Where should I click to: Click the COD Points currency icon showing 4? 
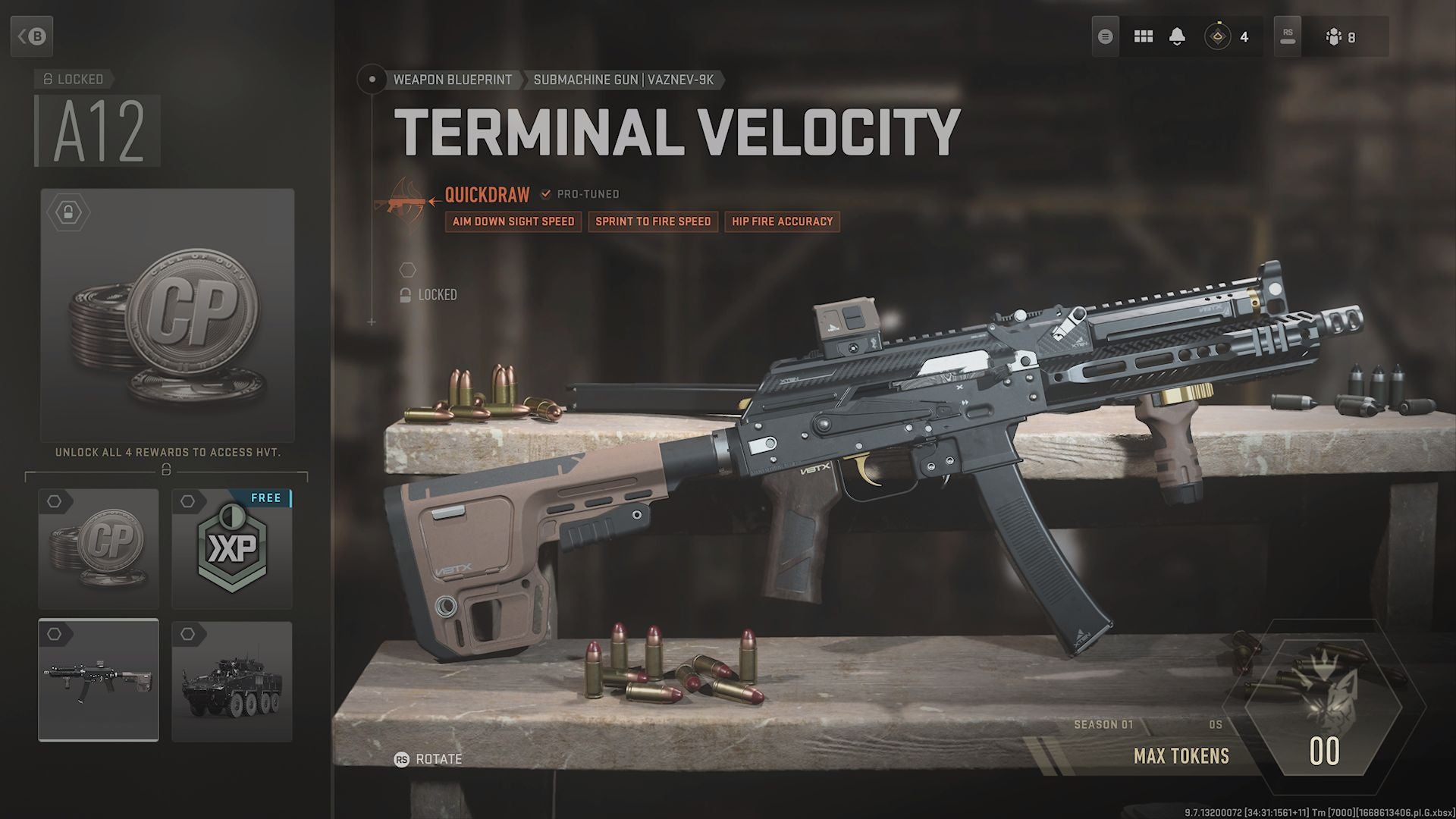(1219, 36)
